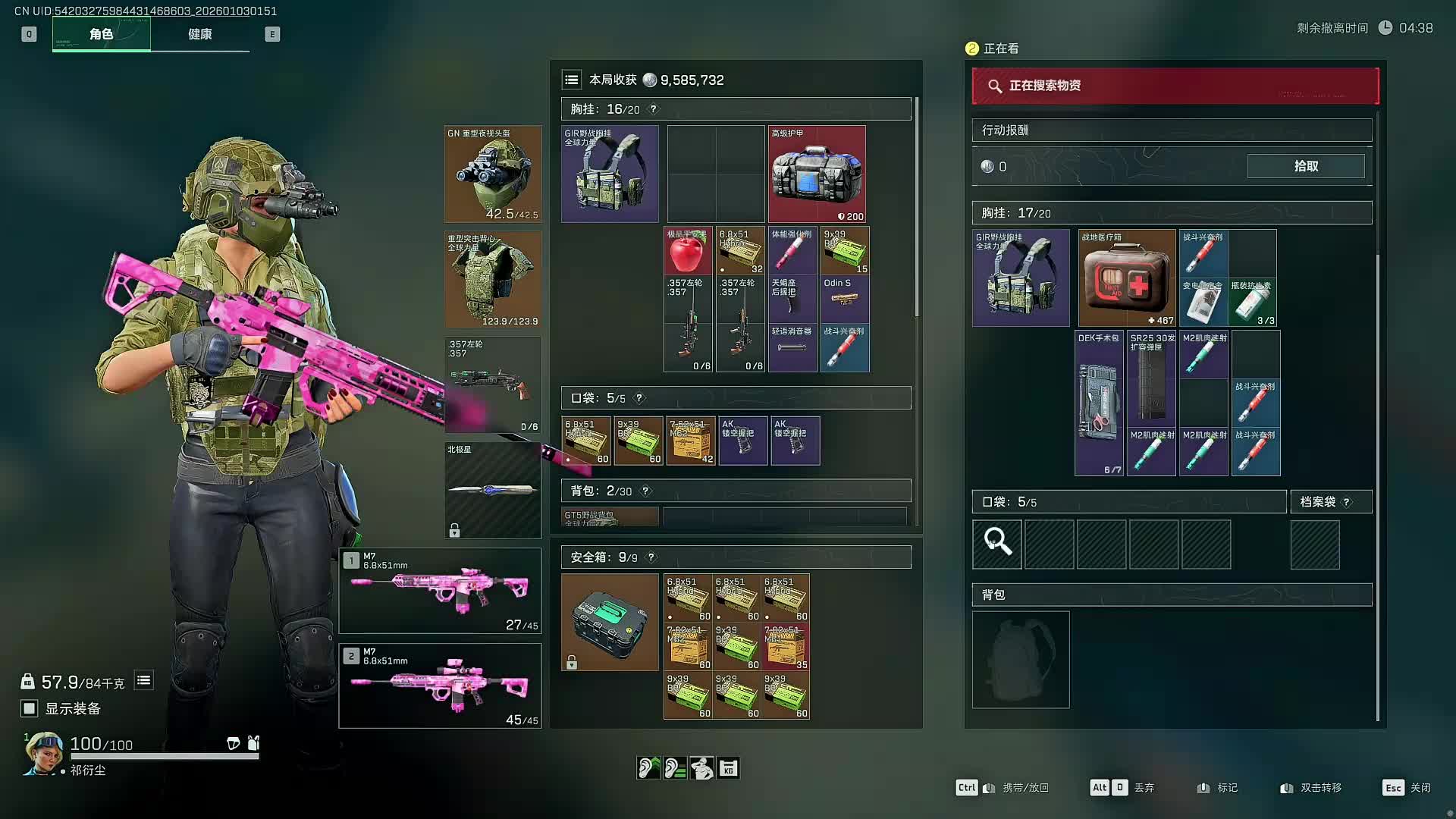Select the first M7 rifle weapon slot
This screenshot has height=819, width=1456.
pos(440,591)
